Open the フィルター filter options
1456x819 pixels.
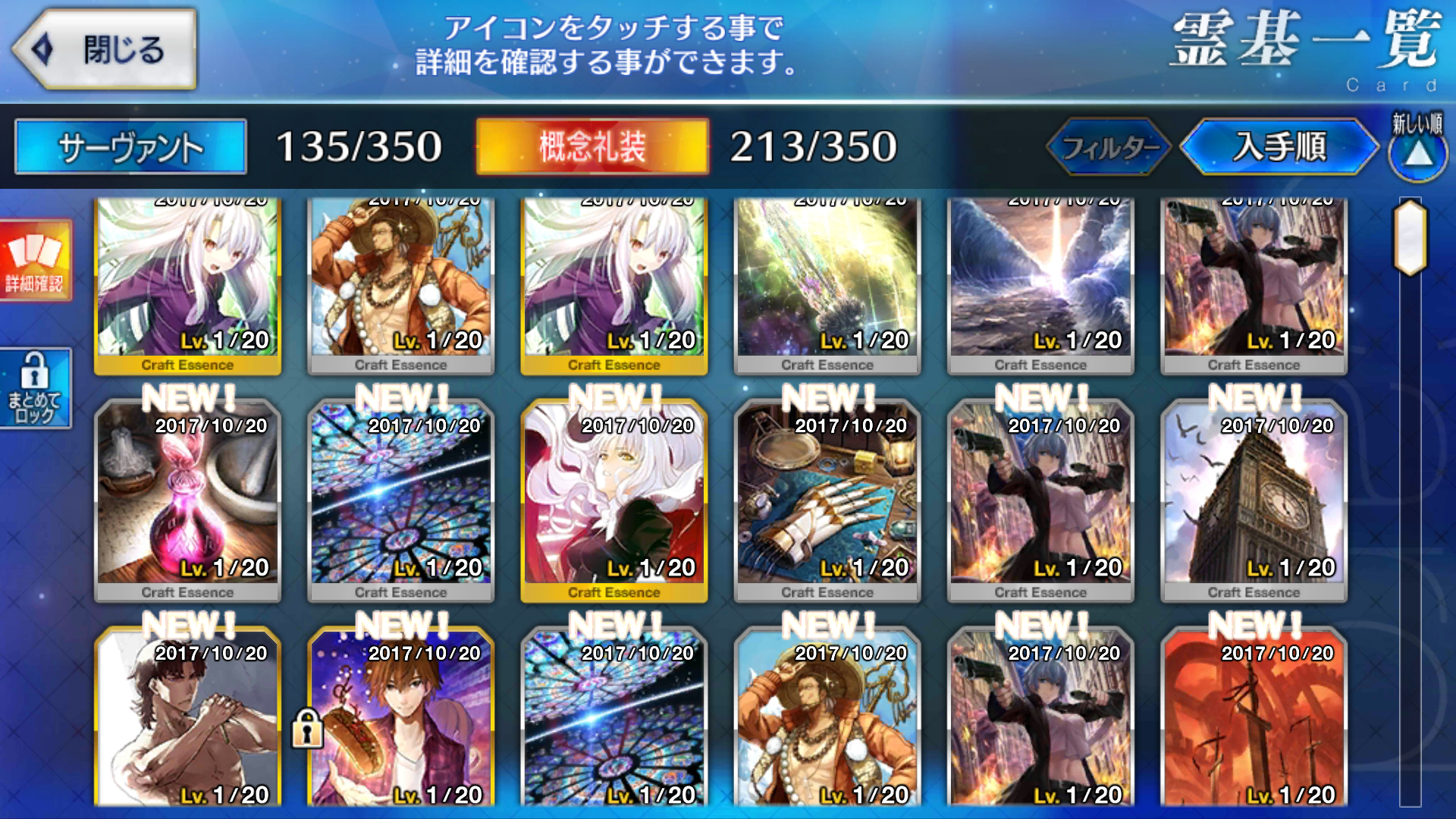pos(1109,146)
